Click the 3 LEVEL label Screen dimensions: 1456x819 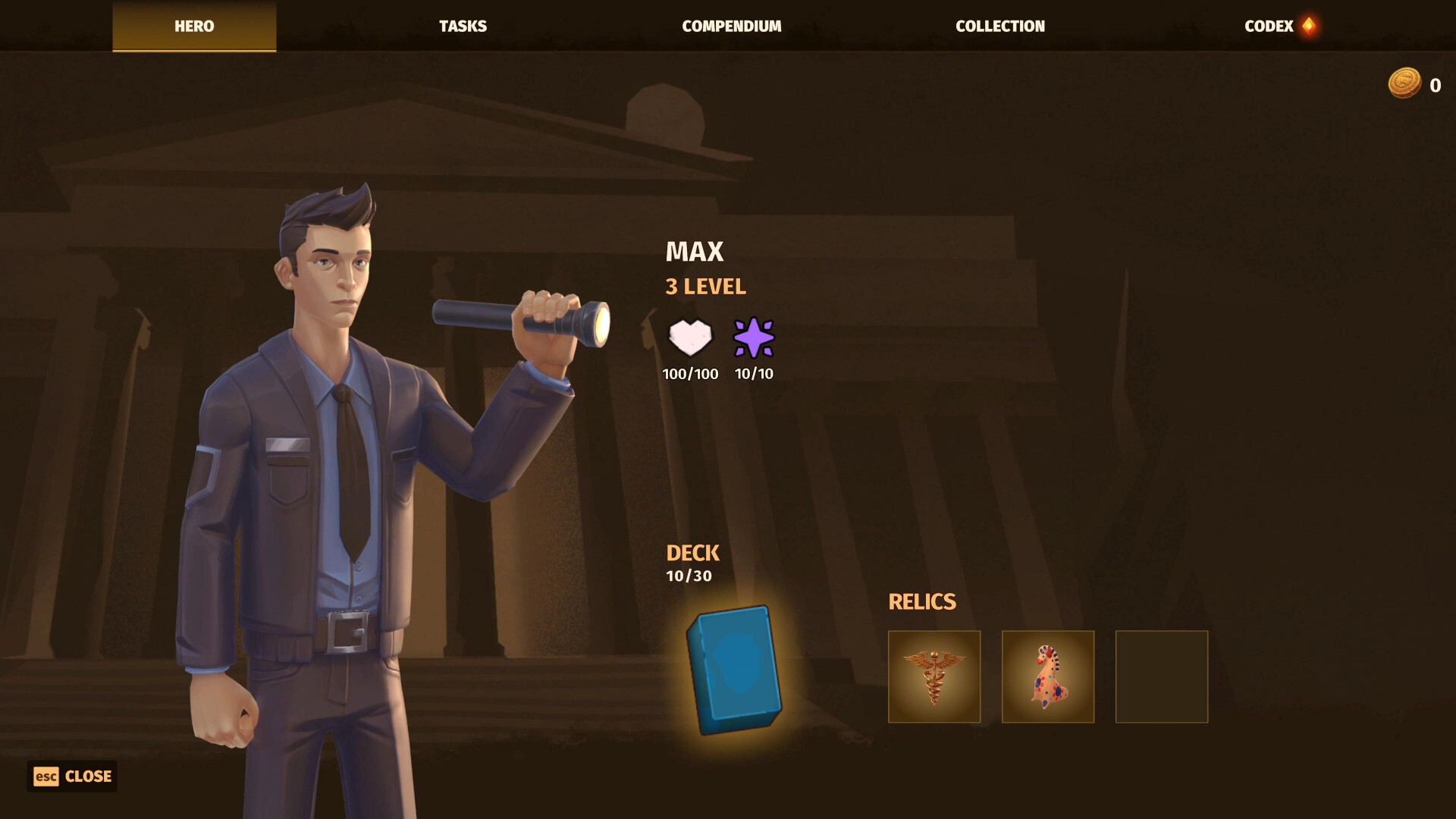(704, 287)
